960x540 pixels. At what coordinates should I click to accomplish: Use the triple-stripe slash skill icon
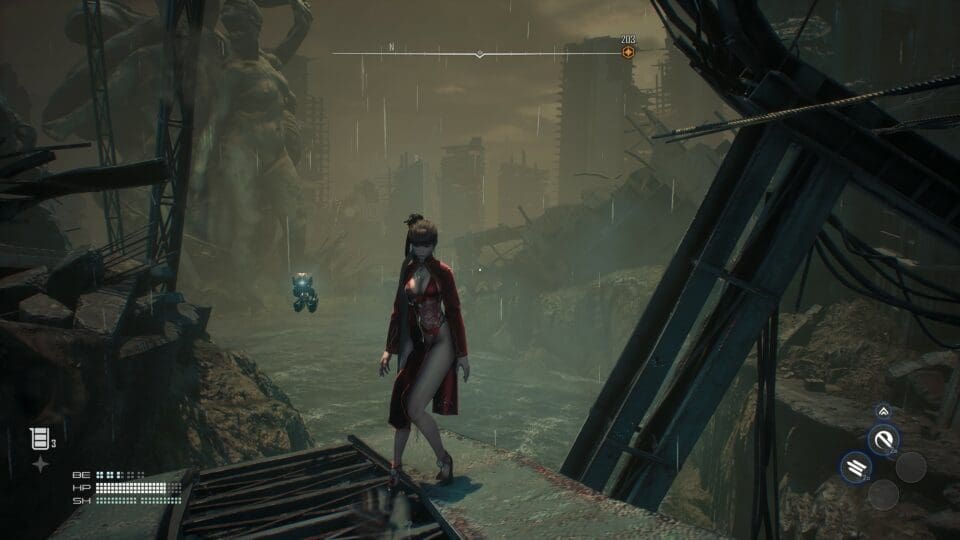[857, 465]
